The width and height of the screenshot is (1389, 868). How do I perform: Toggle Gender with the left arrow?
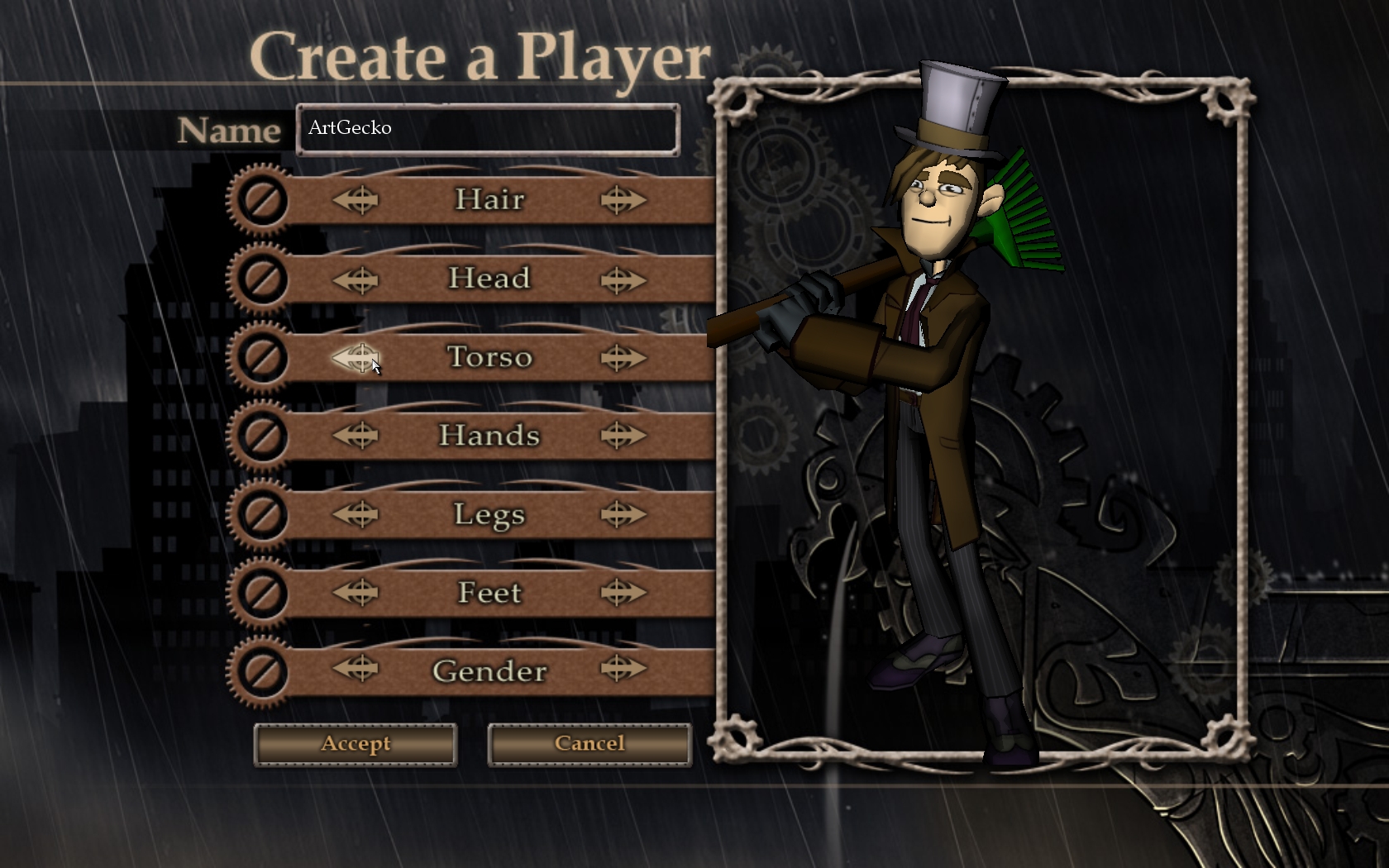pyautogui.click(x=356, y=669)
